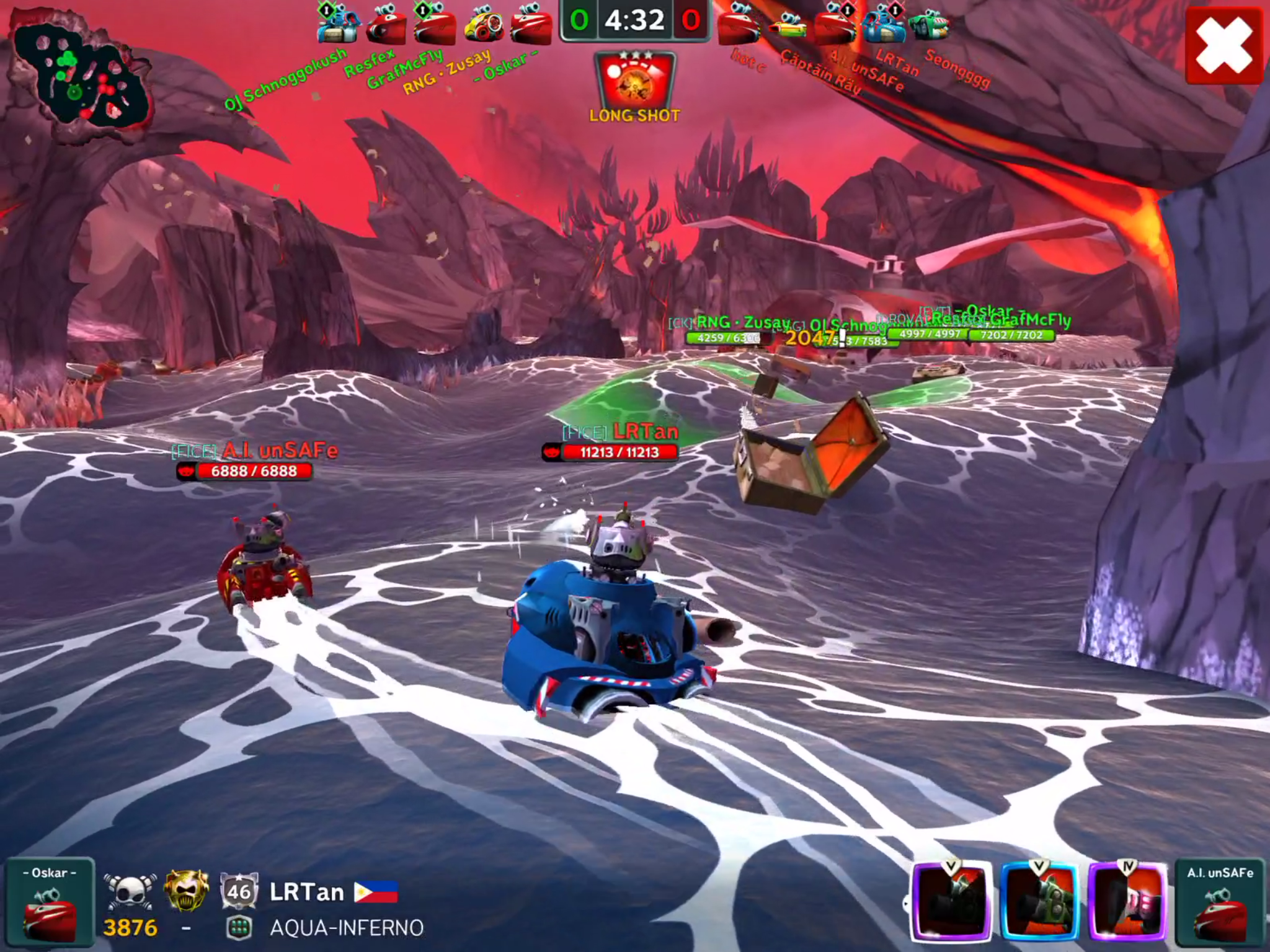
Task: Choose Captain Ray's yellow-green ship icon
Action: click(x=788, y=26)
